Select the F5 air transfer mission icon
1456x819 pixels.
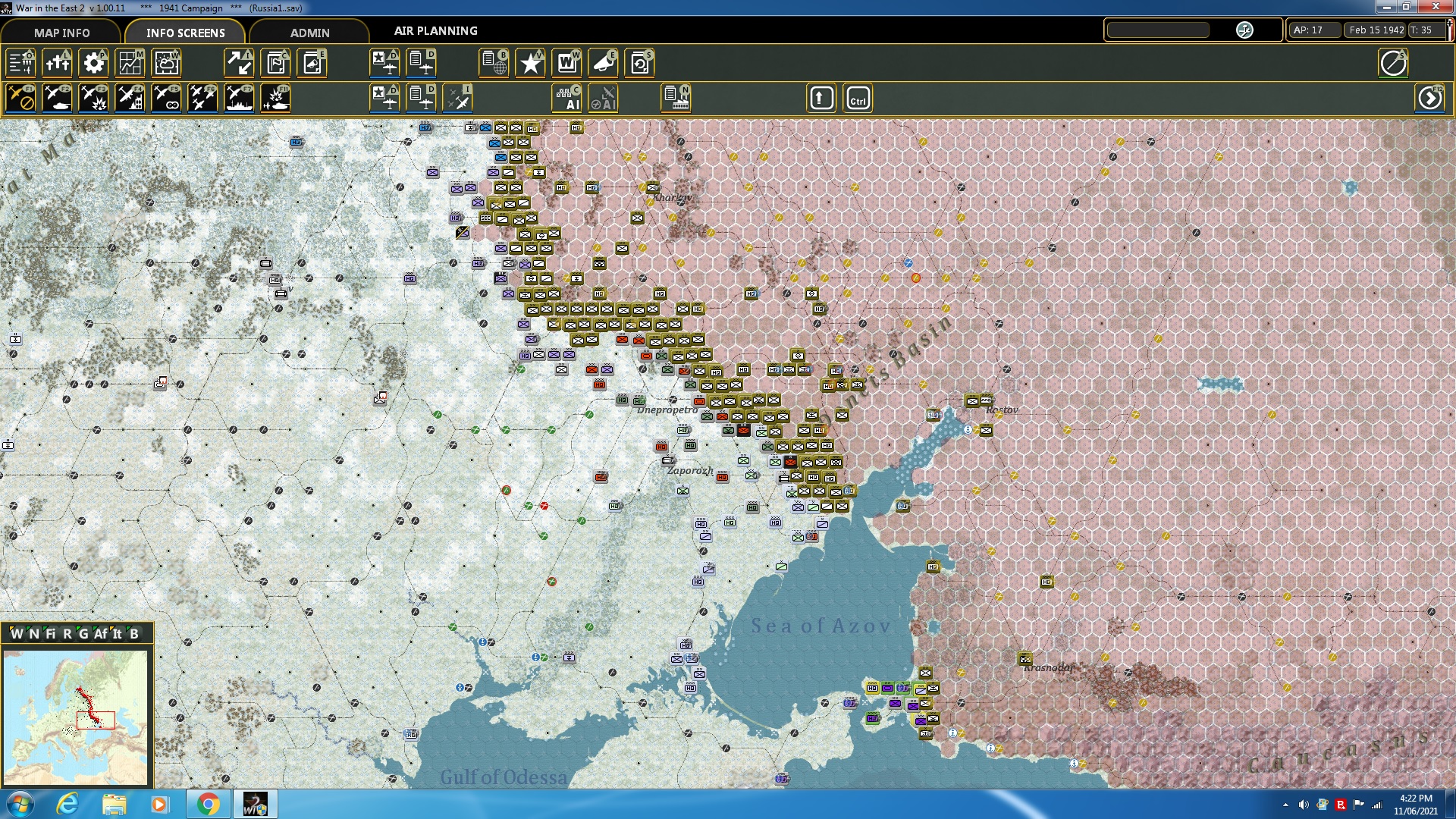tap(166, 97)
